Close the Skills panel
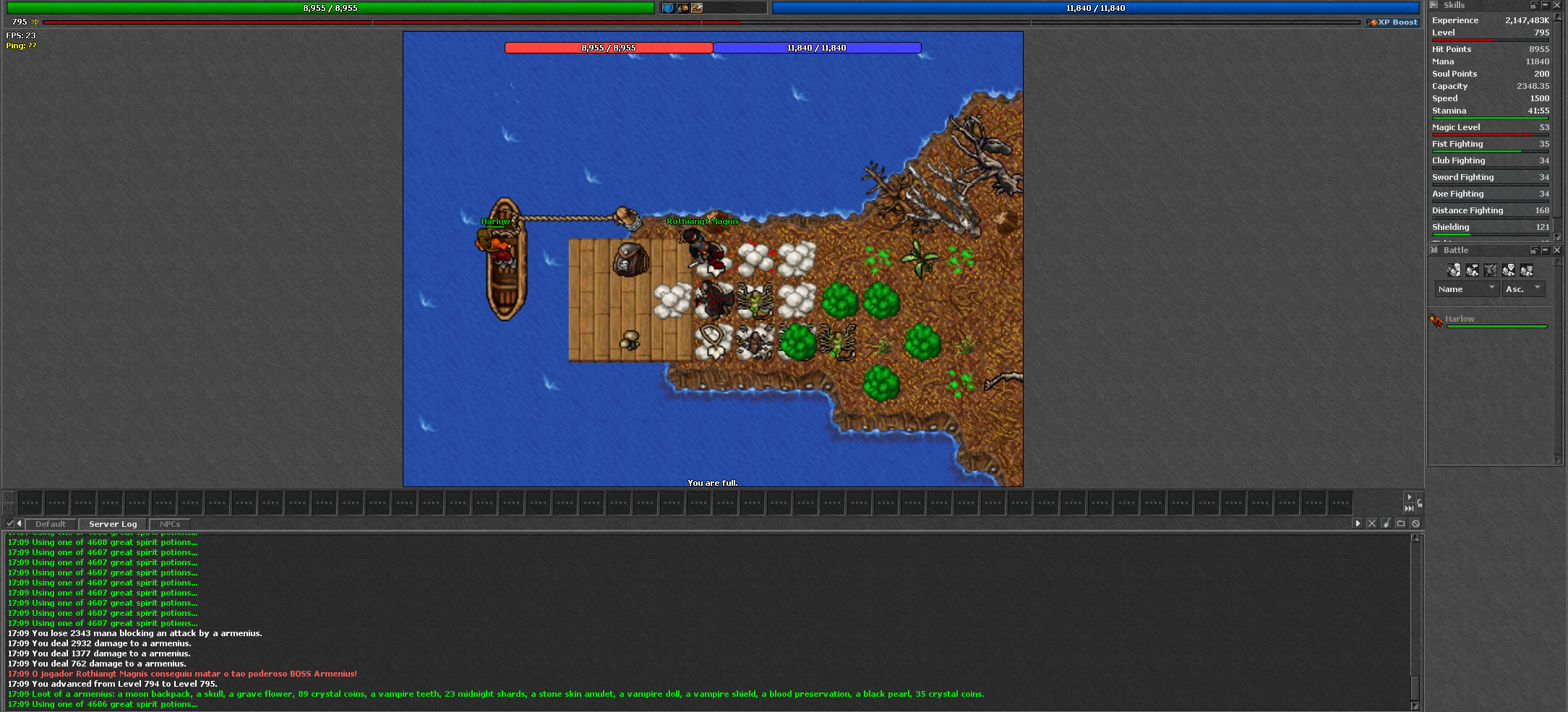This screenshot has width=1568, height=712. coord(1557,5)
